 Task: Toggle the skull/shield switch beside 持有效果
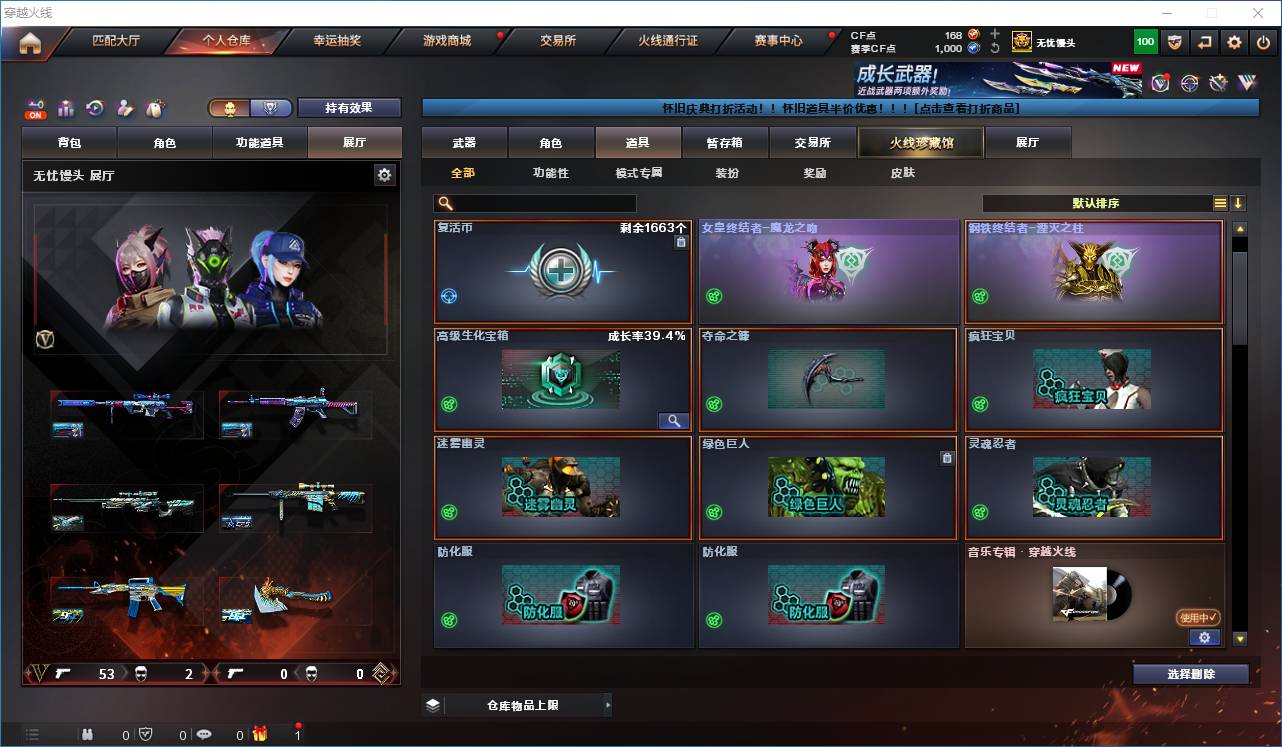click(250, 107)
